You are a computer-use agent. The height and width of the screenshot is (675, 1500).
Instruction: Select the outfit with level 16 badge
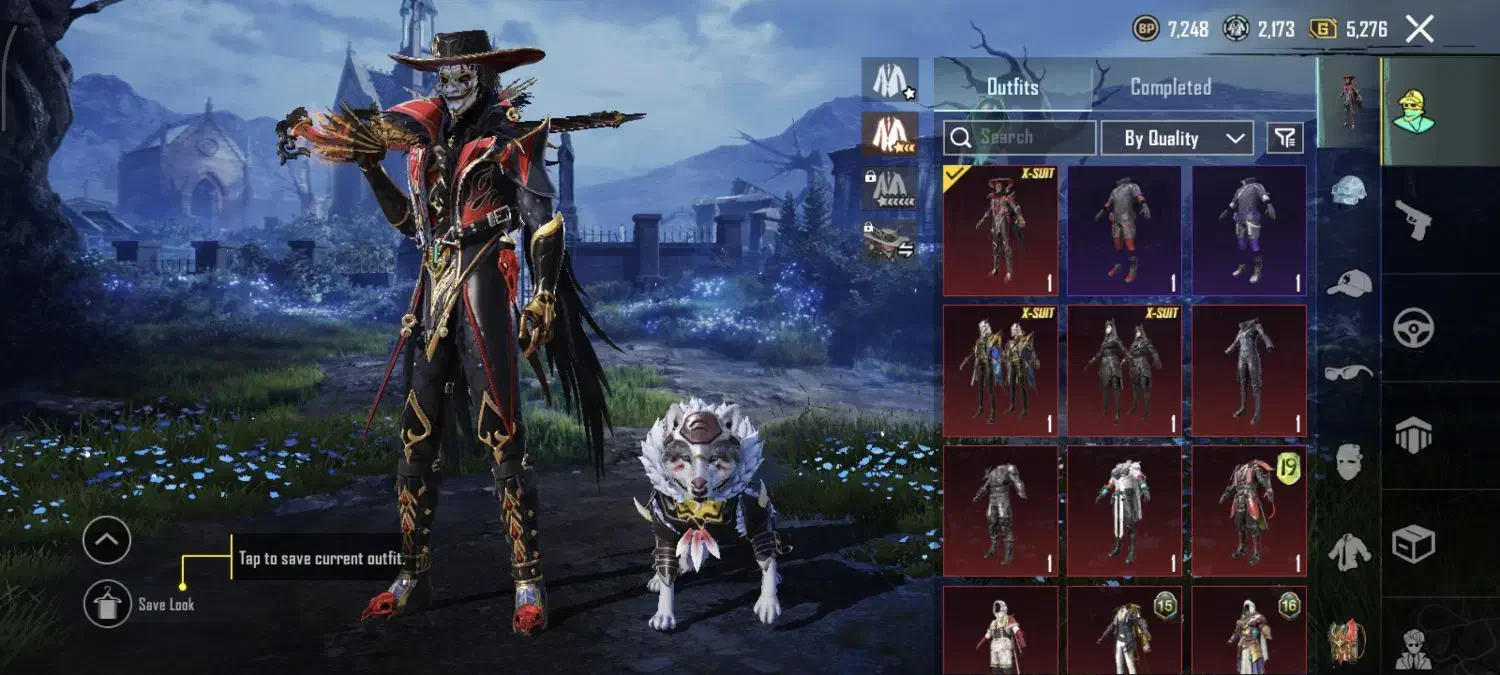pyautogui.click(x=1249, y=630)
